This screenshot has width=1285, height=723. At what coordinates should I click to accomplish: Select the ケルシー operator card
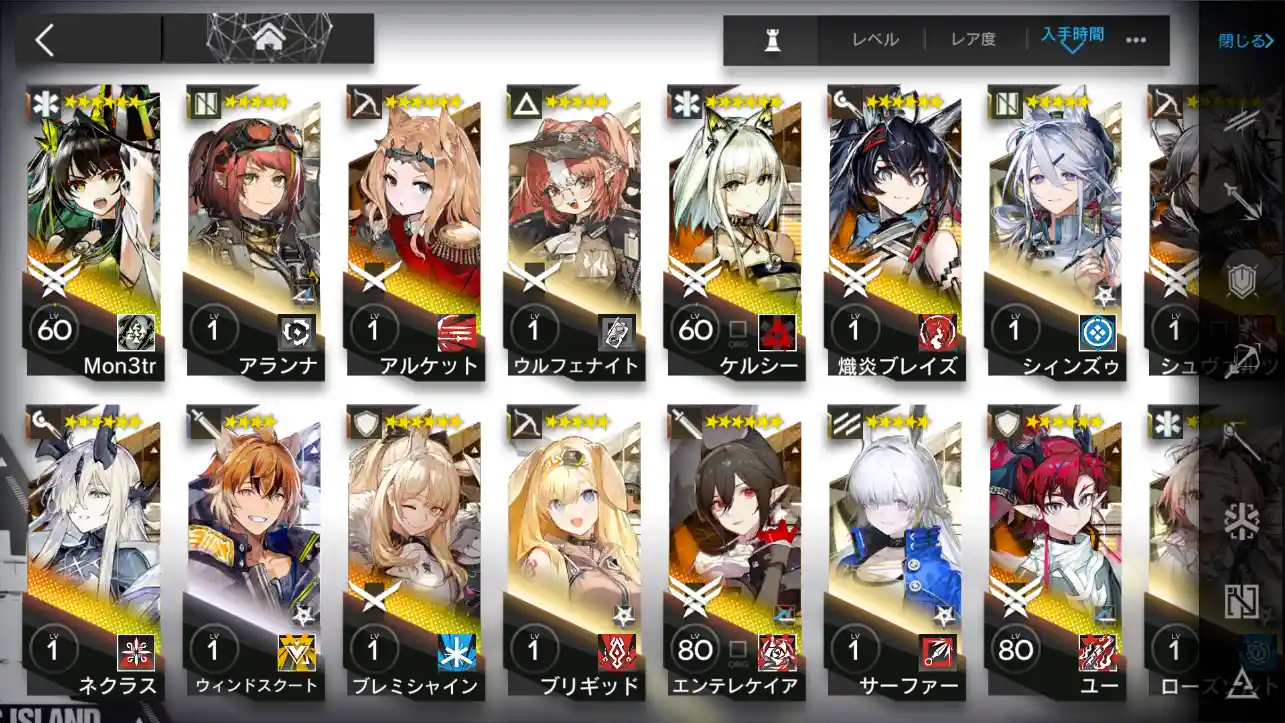735,230
